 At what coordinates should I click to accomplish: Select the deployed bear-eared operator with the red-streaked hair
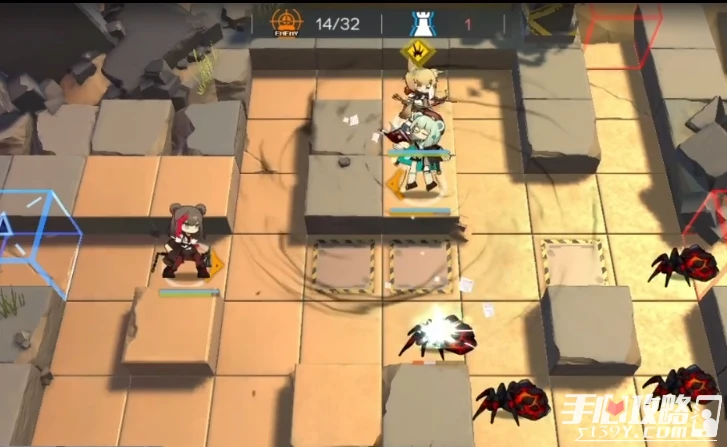coord(185,241)
